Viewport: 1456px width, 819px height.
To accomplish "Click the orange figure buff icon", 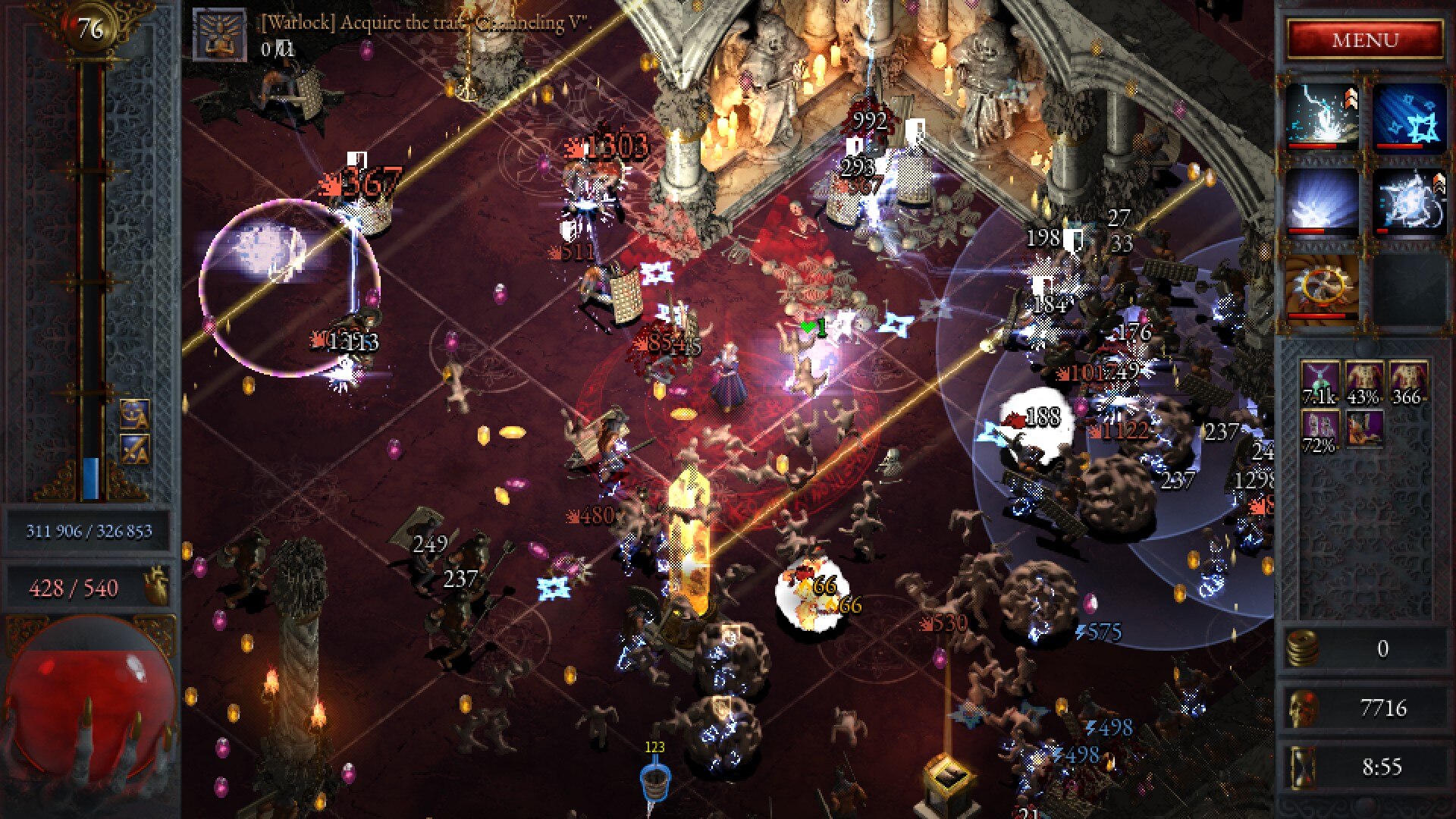I will (x=1363, y=428).
